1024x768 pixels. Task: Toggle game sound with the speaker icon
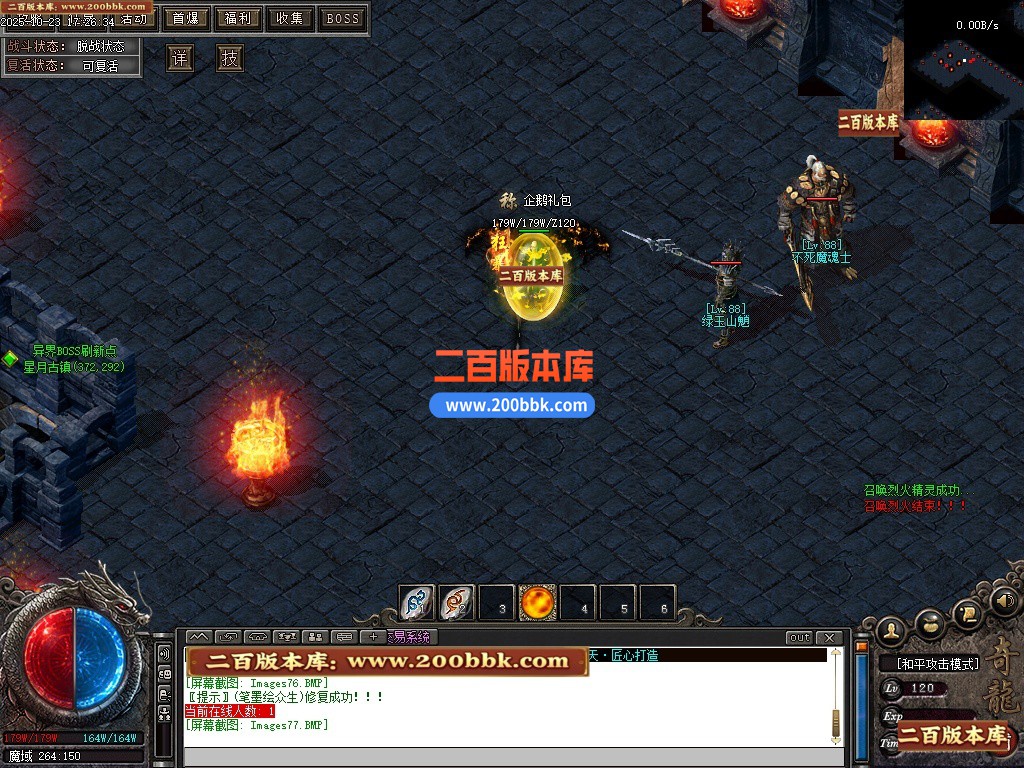pyautogui.click(x=1004, y=601)
